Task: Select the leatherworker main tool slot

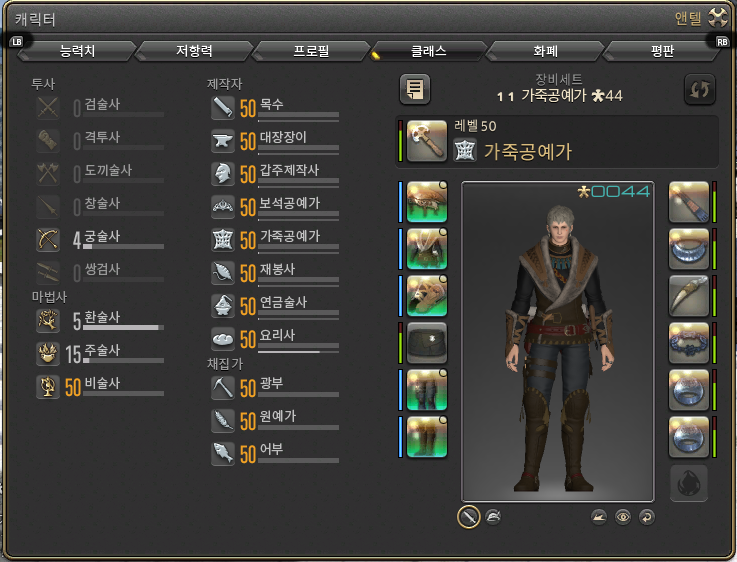Action: click(427, 141)
